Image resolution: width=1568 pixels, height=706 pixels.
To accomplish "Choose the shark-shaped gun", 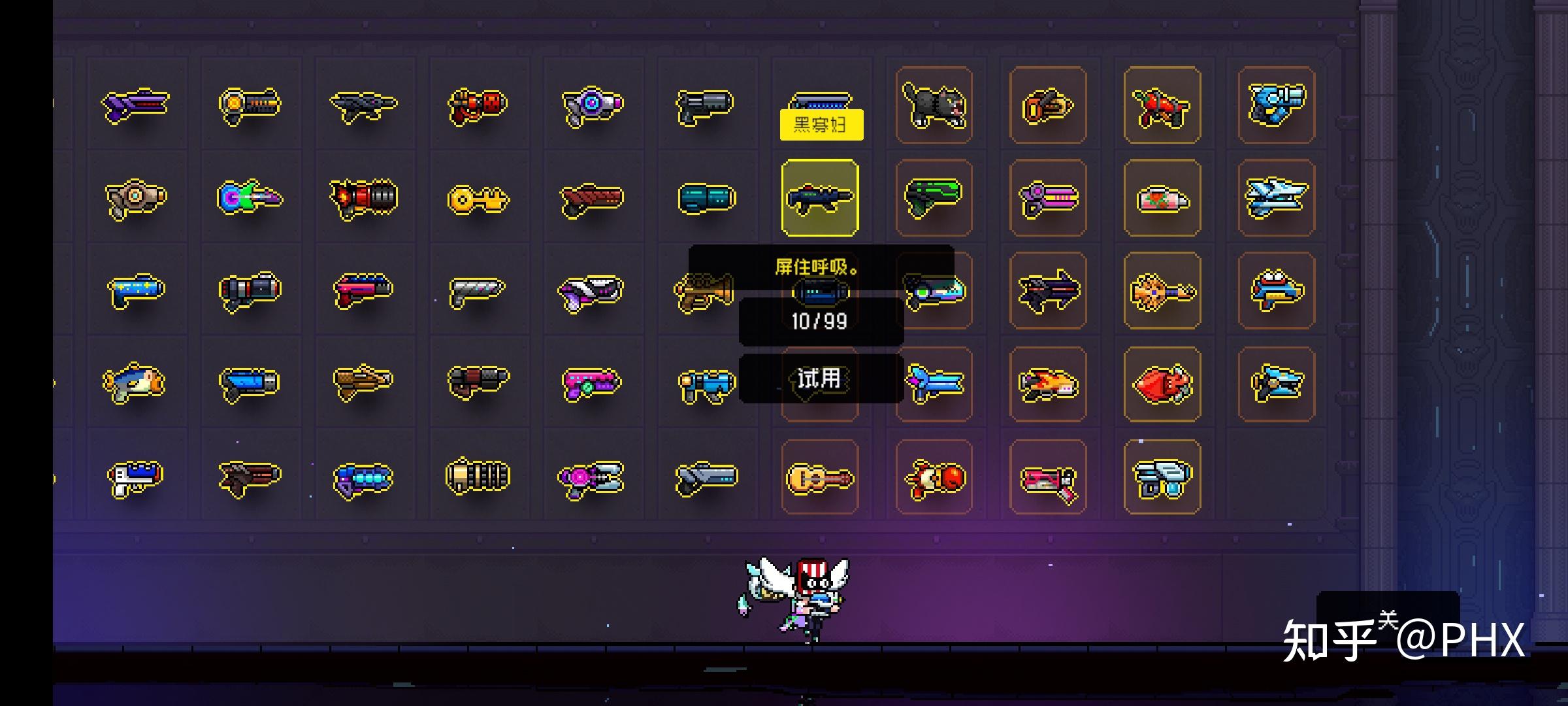I will [x=135, y=383].
